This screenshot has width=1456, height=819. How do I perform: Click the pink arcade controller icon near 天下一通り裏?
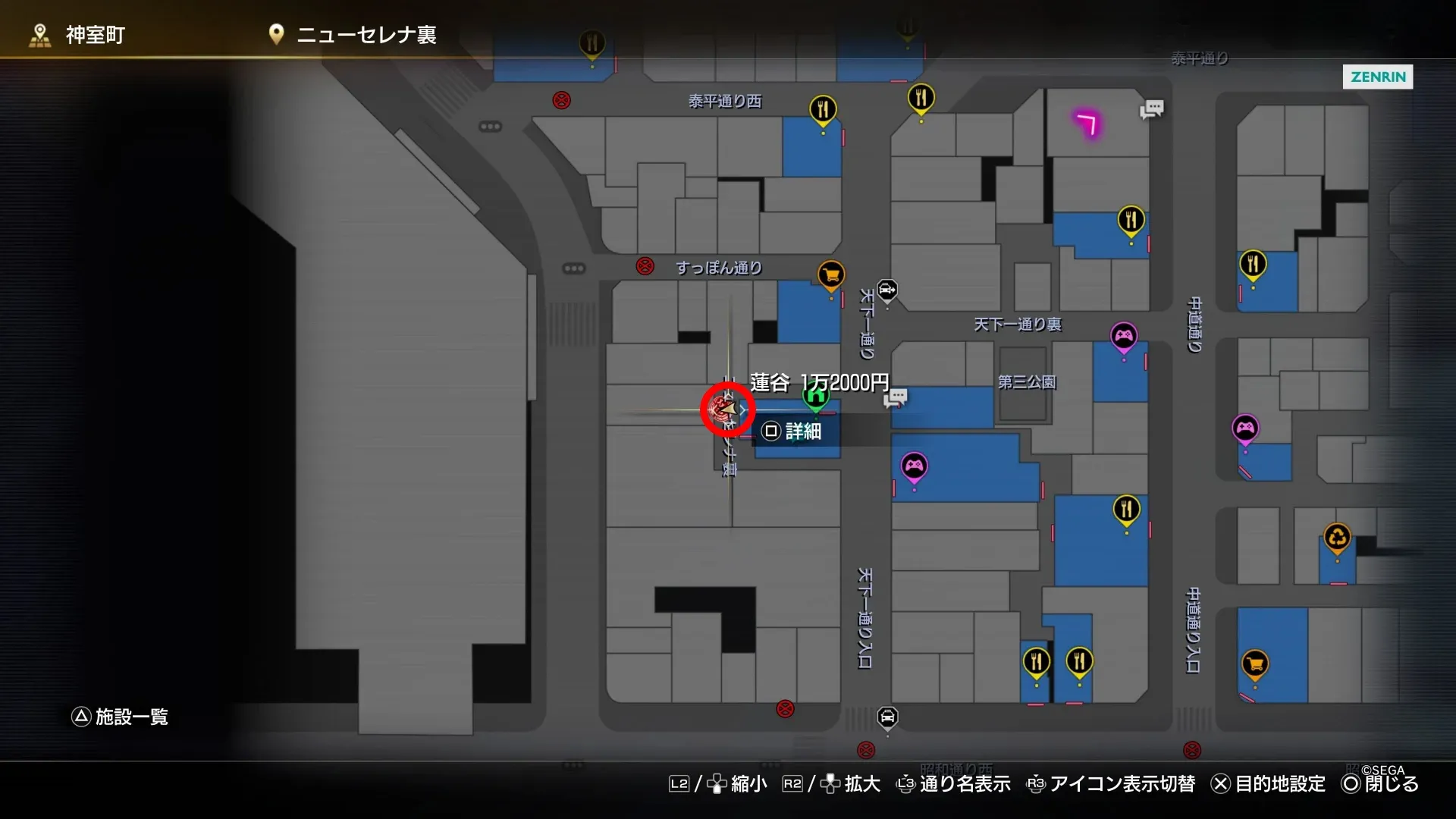1125,334
